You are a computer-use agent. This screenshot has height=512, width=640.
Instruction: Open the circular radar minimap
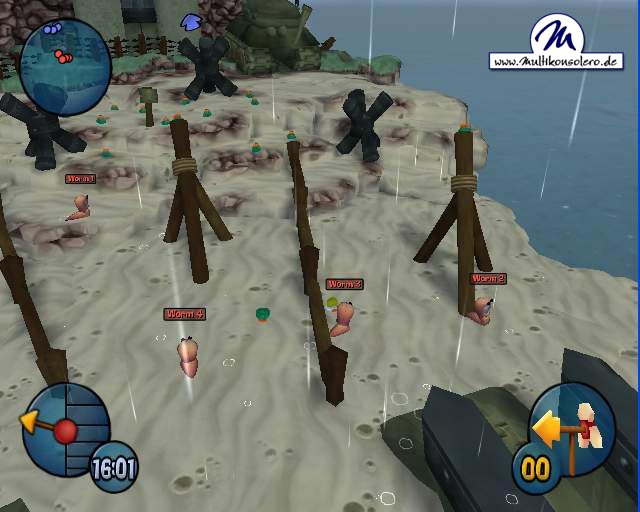point(65,67)
